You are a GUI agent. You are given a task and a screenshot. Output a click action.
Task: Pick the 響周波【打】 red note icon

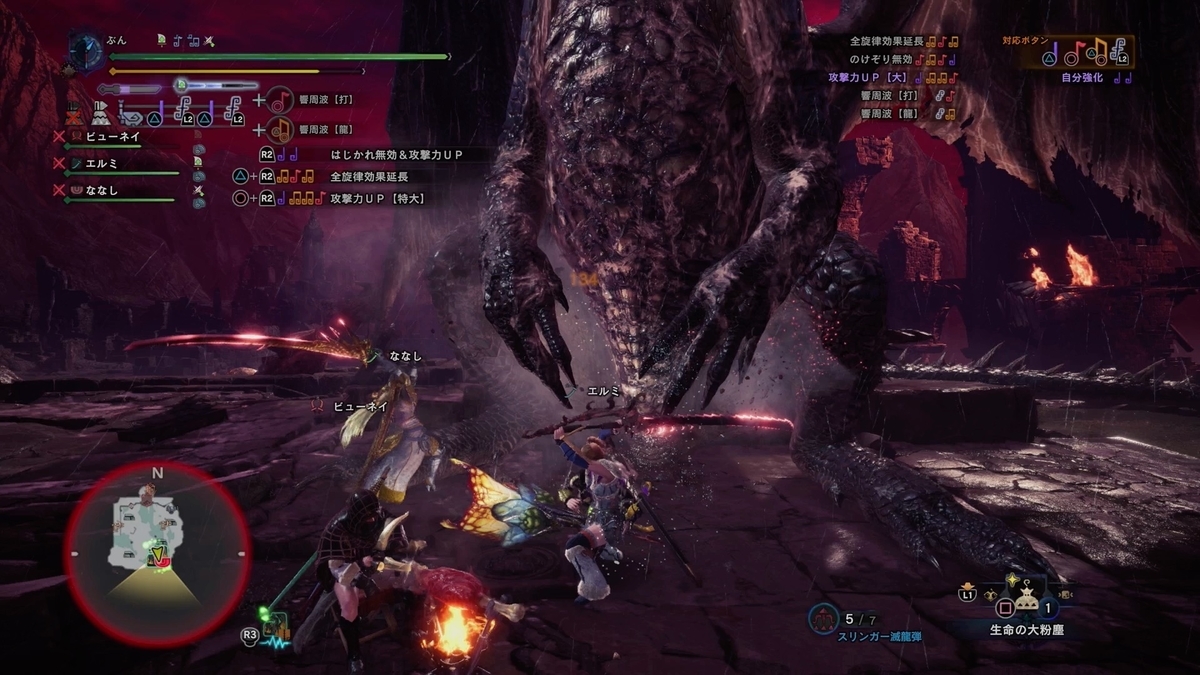click(280, 101)
